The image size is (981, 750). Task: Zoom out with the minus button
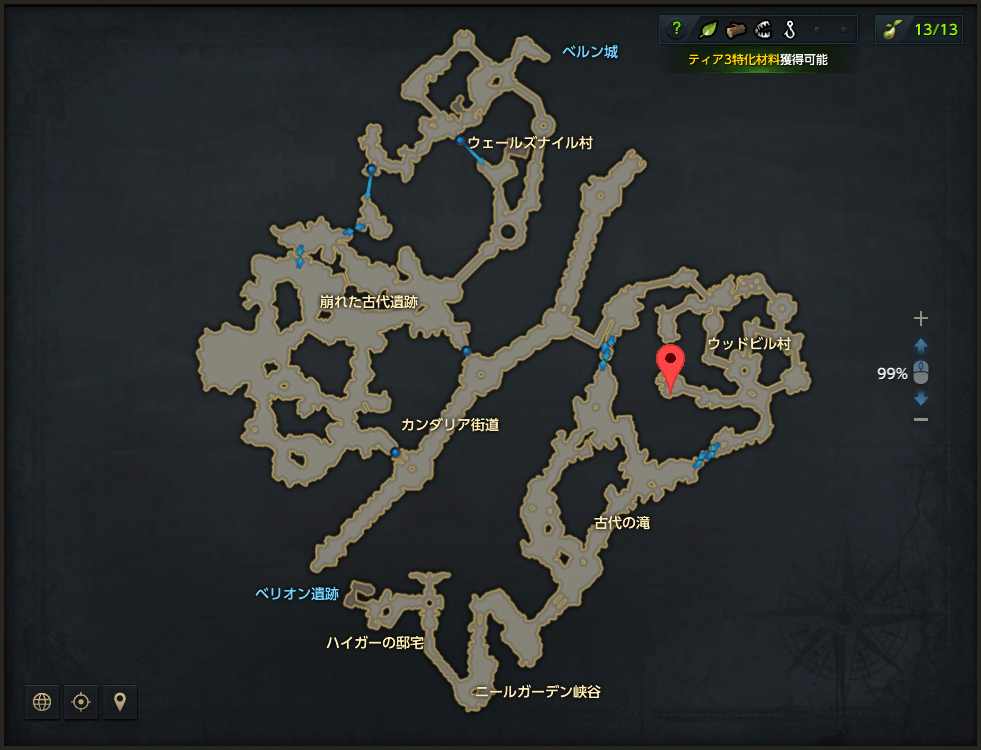(x=921, y=419)
